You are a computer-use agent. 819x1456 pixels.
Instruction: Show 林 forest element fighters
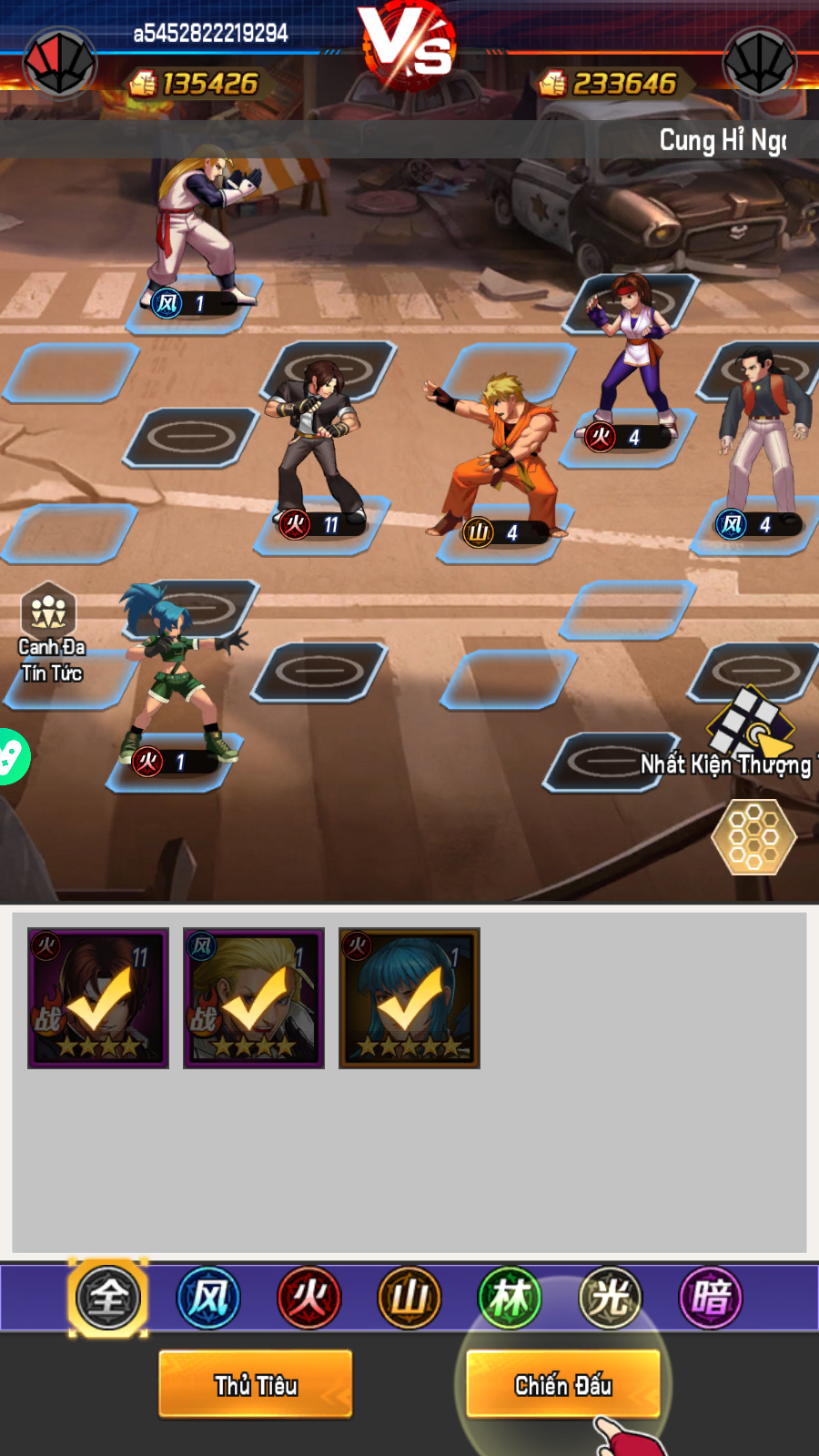pos(510,1298)
